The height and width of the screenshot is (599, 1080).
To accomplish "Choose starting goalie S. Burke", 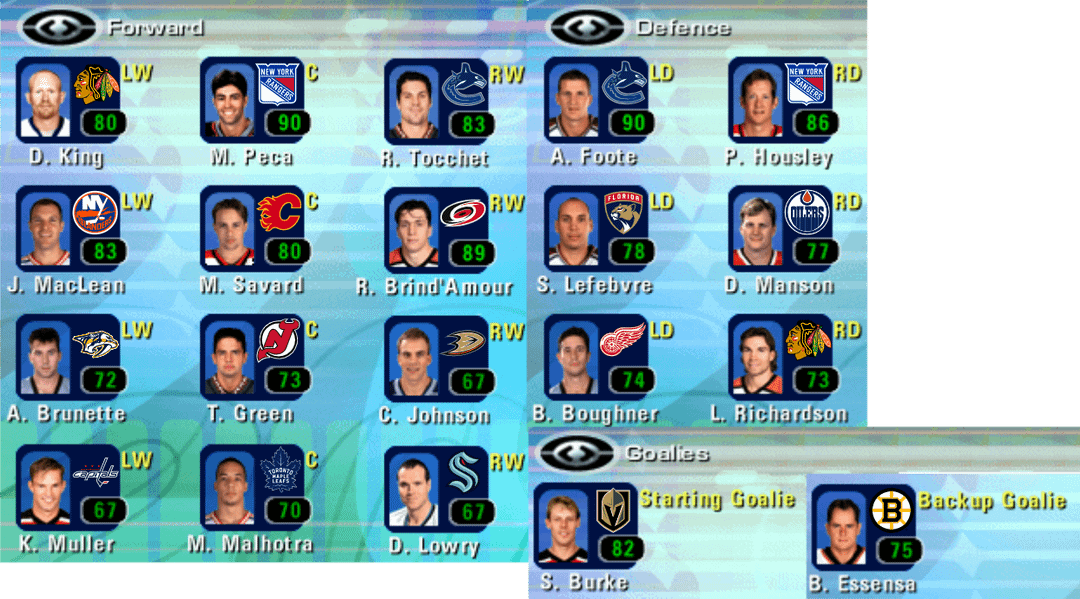I will tap(588, 527).
